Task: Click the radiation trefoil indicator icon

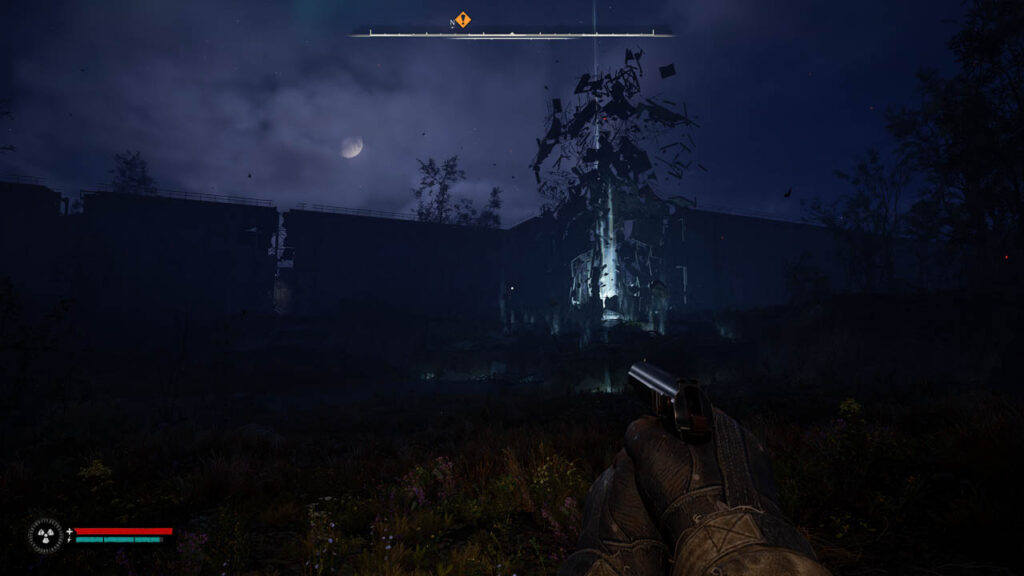Action: coord(45,534)
